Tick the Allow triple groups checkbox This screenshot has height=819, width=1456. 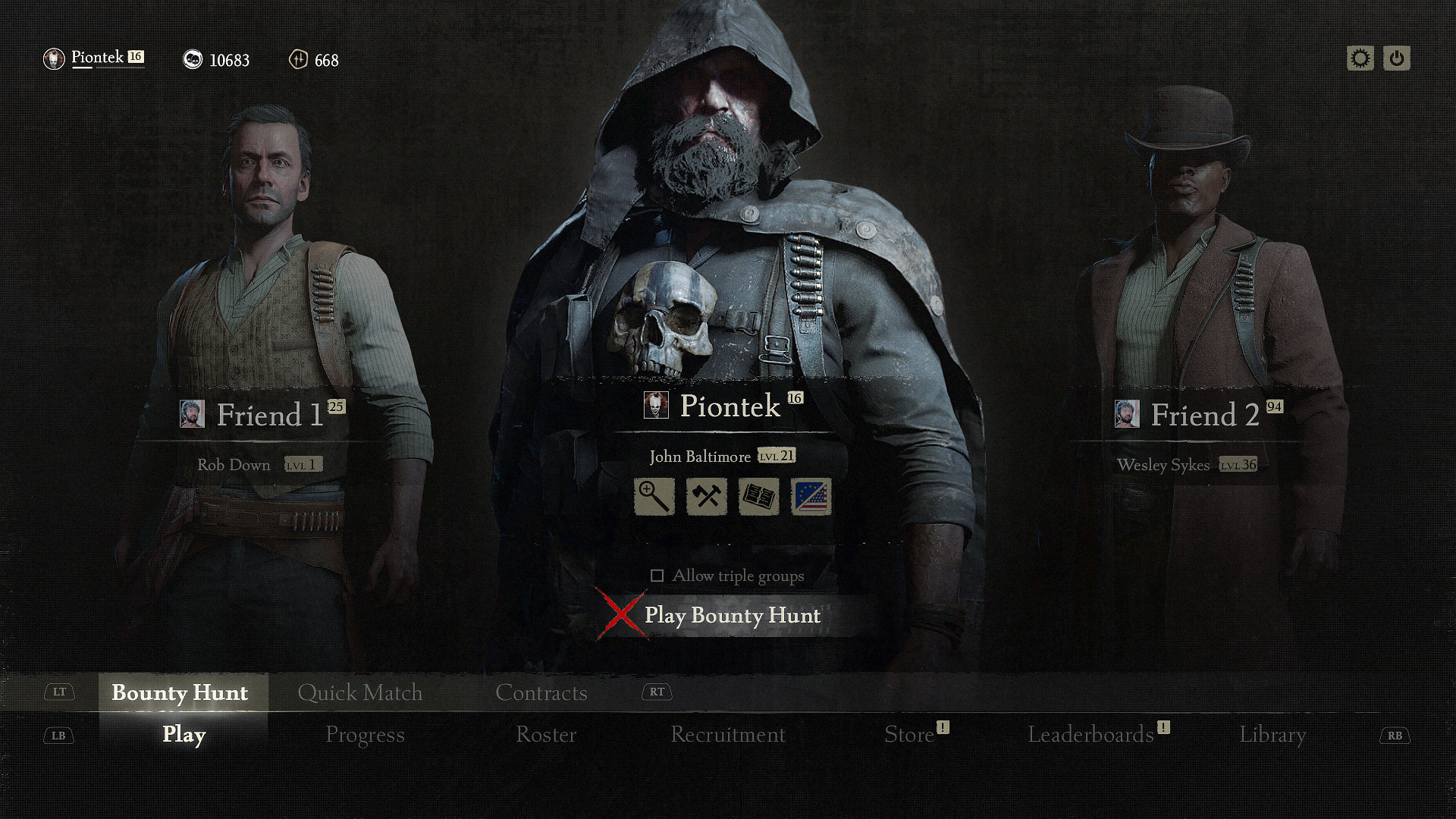pos(657,576)
